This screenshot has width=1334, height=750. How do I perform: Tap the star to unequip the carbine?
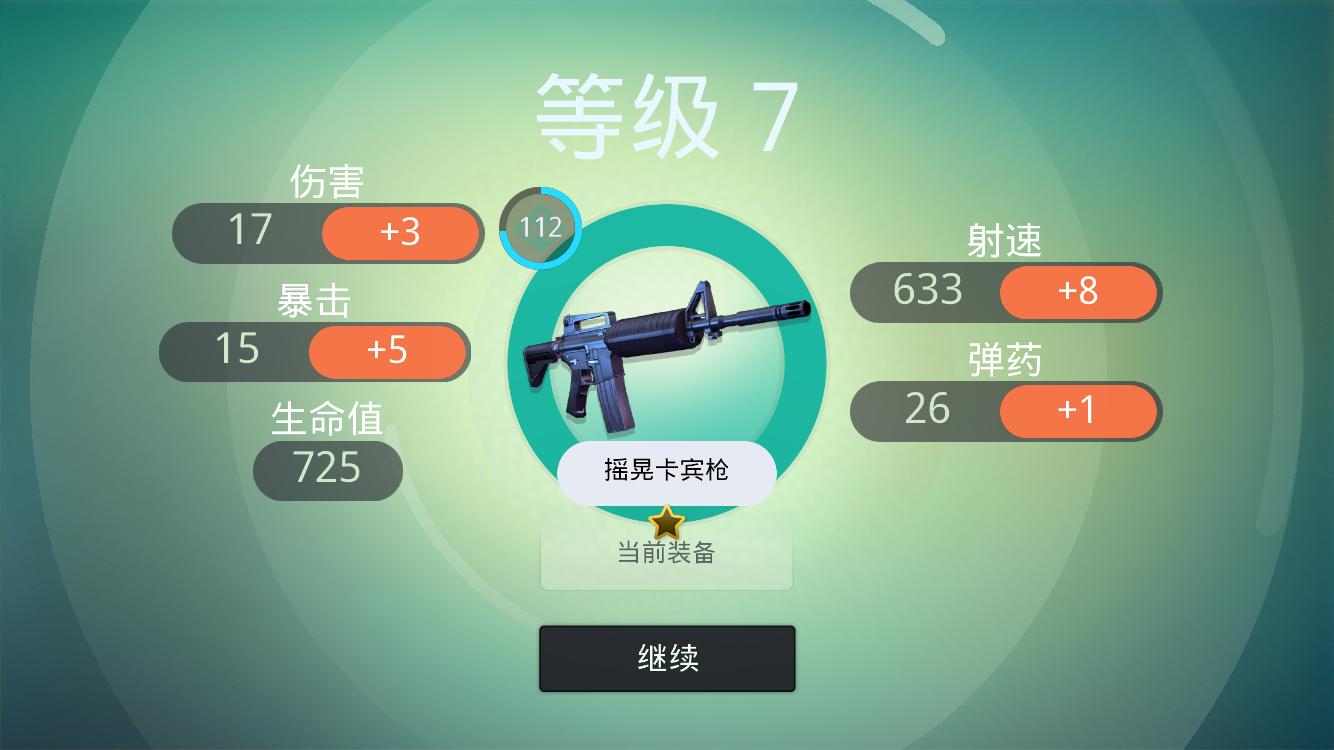tap(666, 521)
